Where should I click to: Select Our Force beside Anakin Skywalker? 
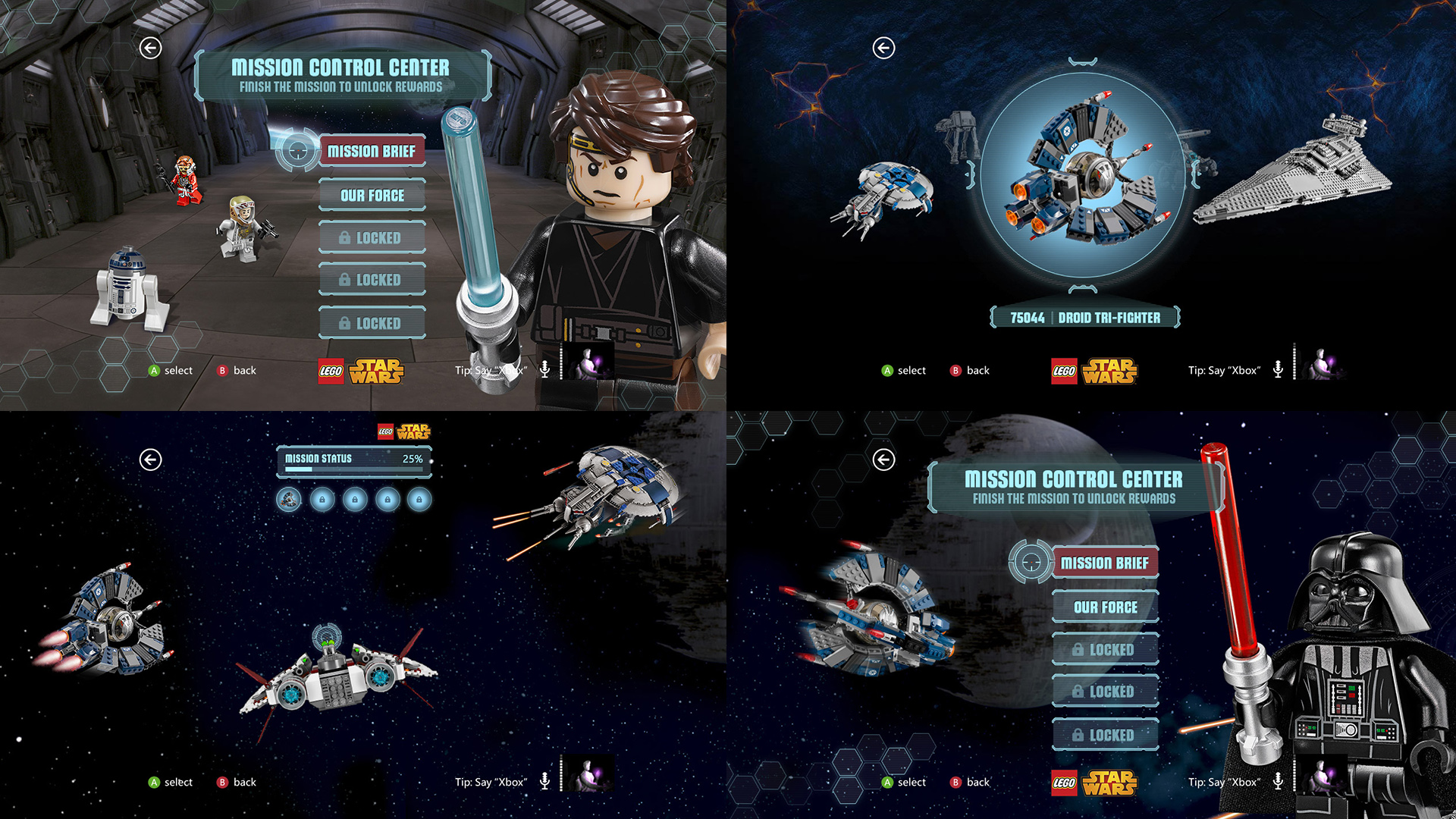click(x=372, y=196)
